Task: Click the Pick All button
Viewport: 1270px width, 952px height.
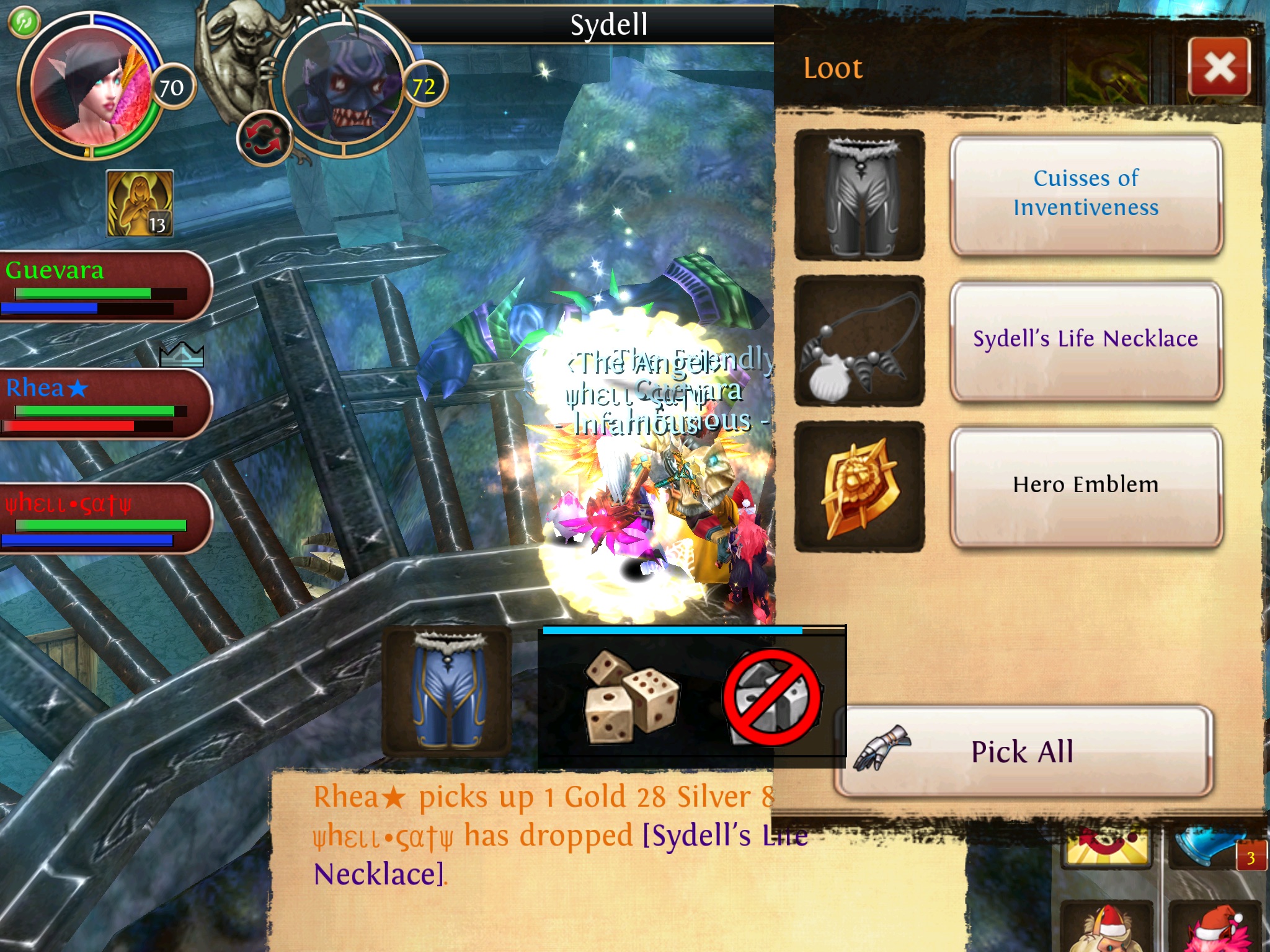Action: (1023, 752)
